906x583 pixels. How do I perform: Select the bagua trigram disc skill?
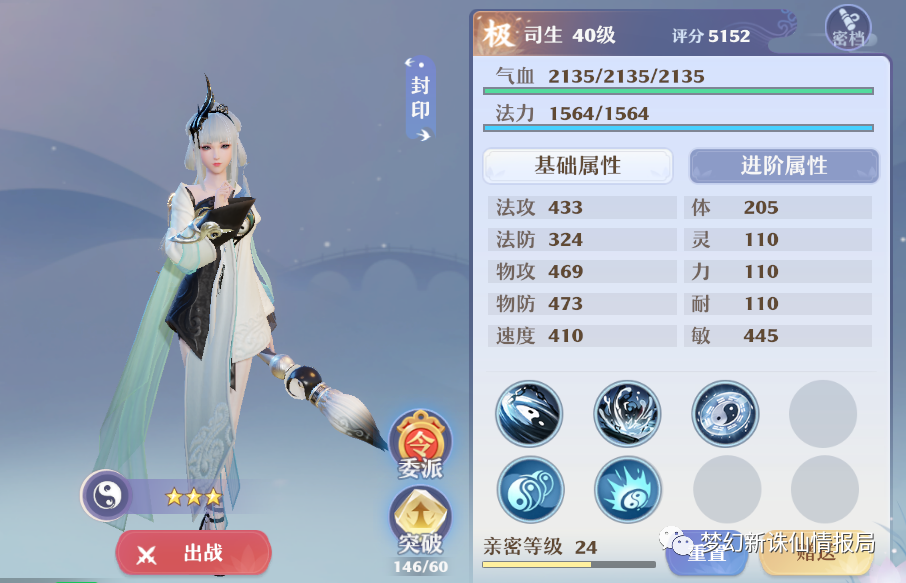[725, 413]
